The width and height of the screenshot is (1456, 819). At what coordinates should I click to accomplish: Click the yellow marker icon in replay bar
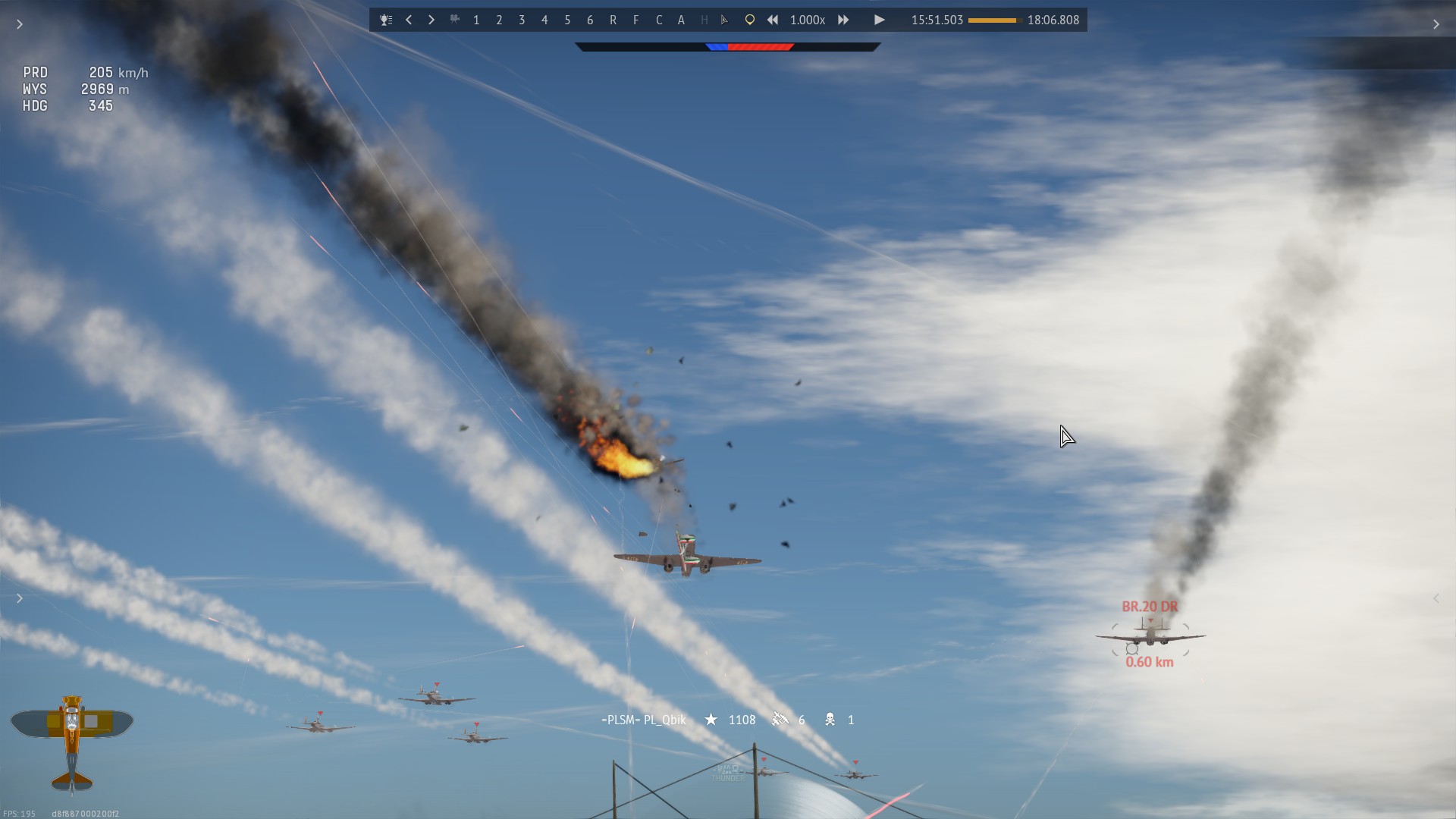[749, 20]
